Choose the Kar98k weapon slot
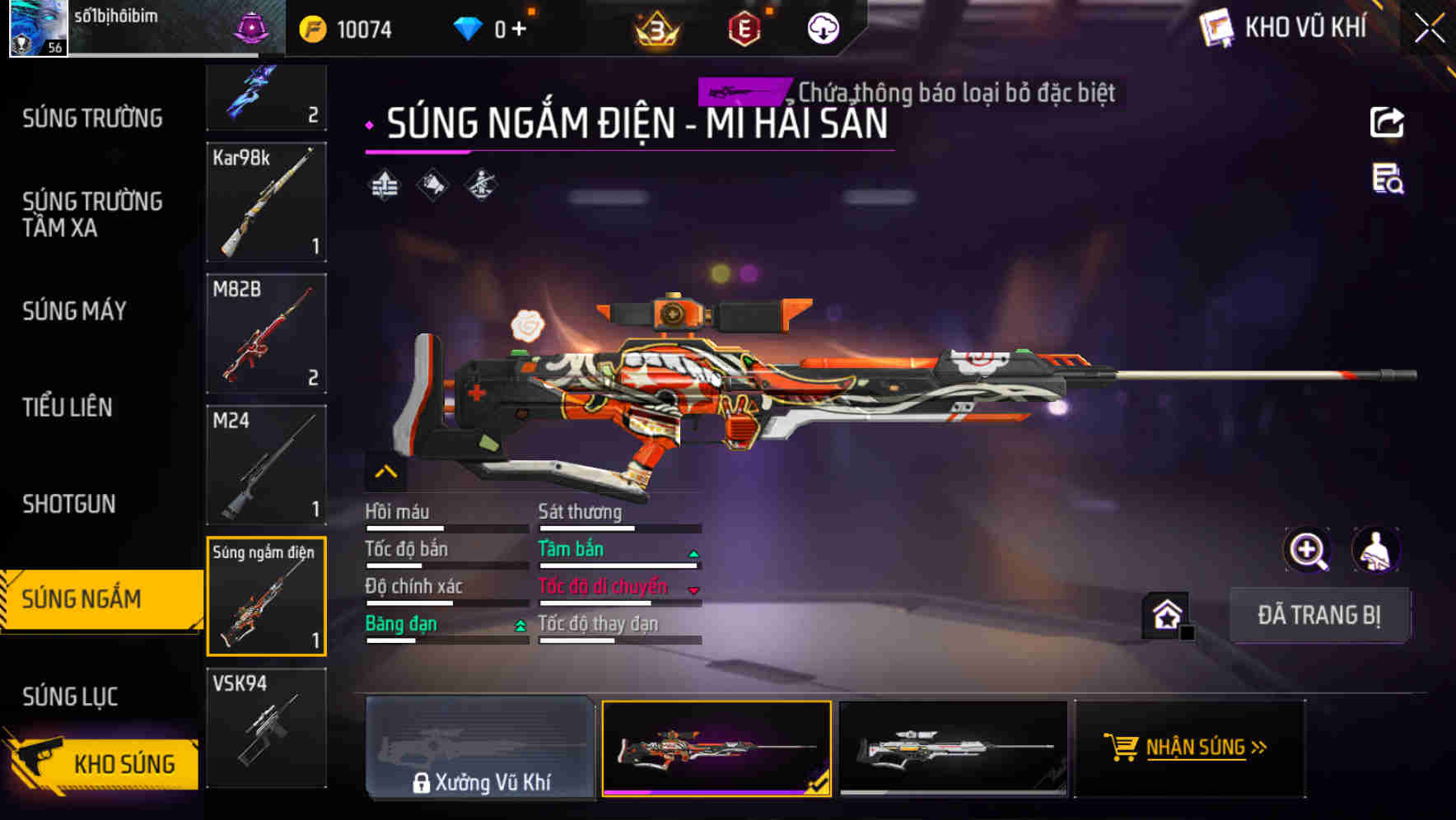Image resolution: width=1456 pixels, height=820 pixels. coord(266,203)
